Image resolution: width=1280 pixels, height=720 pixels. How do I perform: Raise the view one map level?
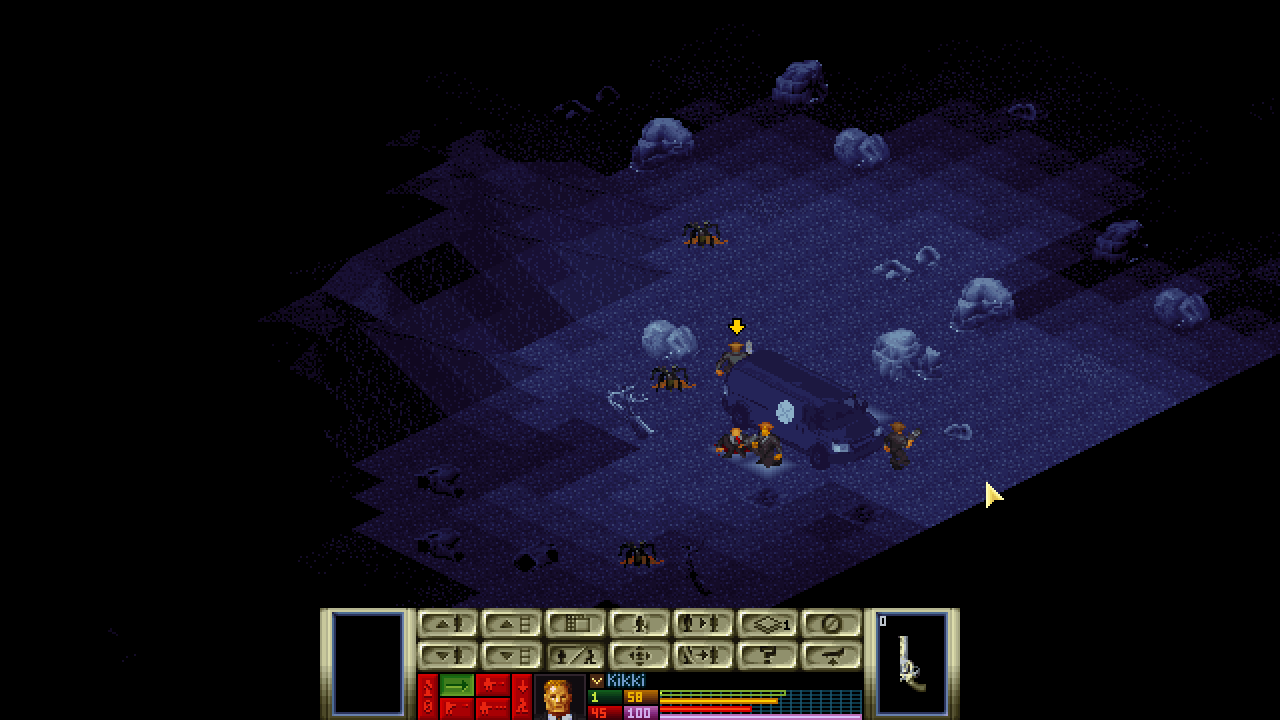click(511, 624)
